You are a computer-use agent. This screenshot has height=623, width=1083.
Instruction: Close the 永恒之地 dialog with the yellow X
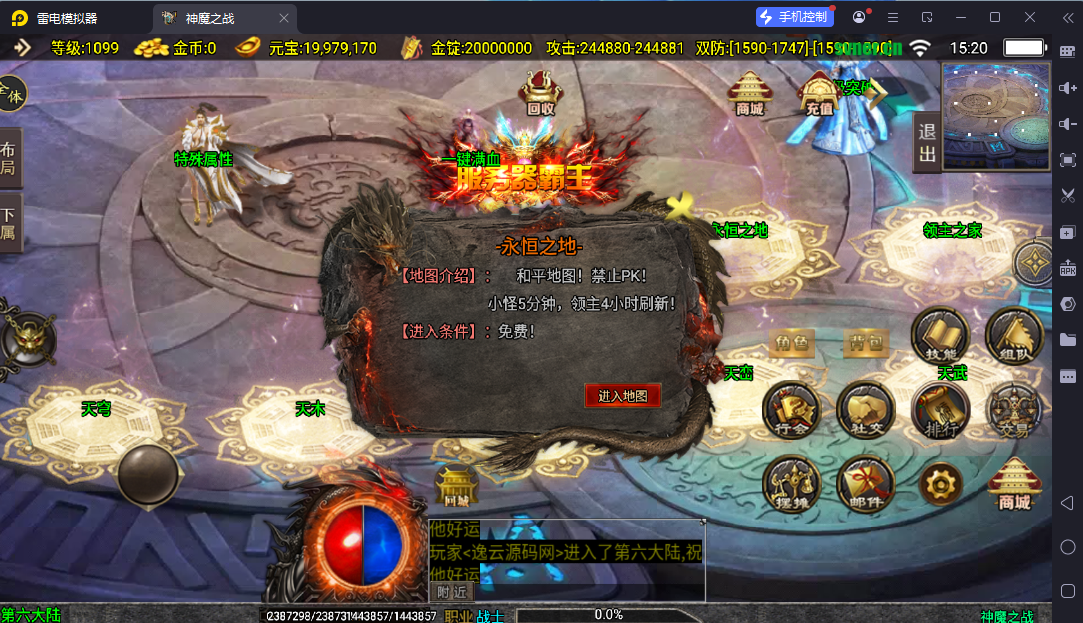tap(682, 208)
